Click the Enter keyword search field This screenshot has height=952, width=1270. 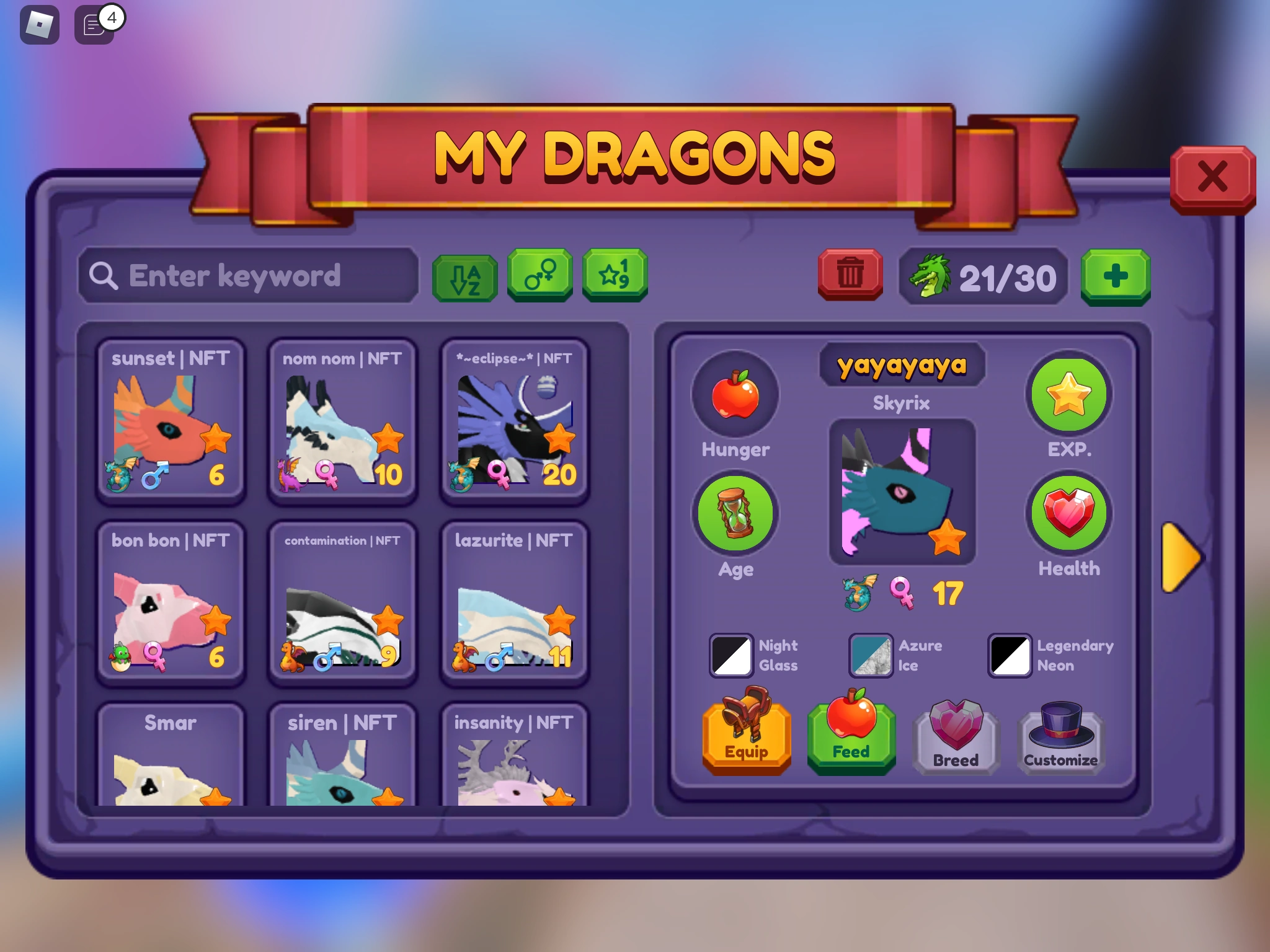(248, 277)
